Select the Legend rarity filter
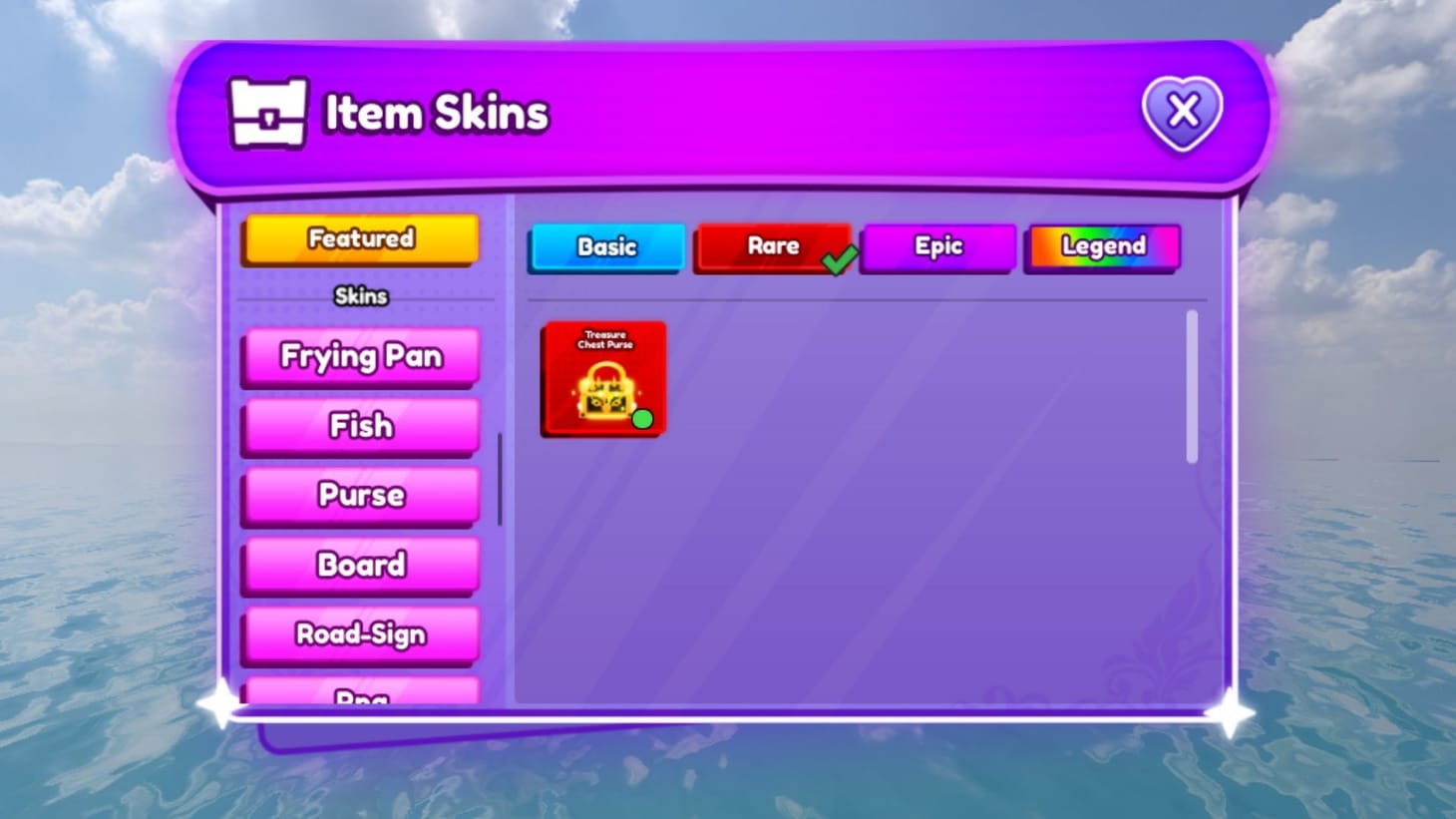The height and width of the screenshot is (819, 1456). 1102,246
